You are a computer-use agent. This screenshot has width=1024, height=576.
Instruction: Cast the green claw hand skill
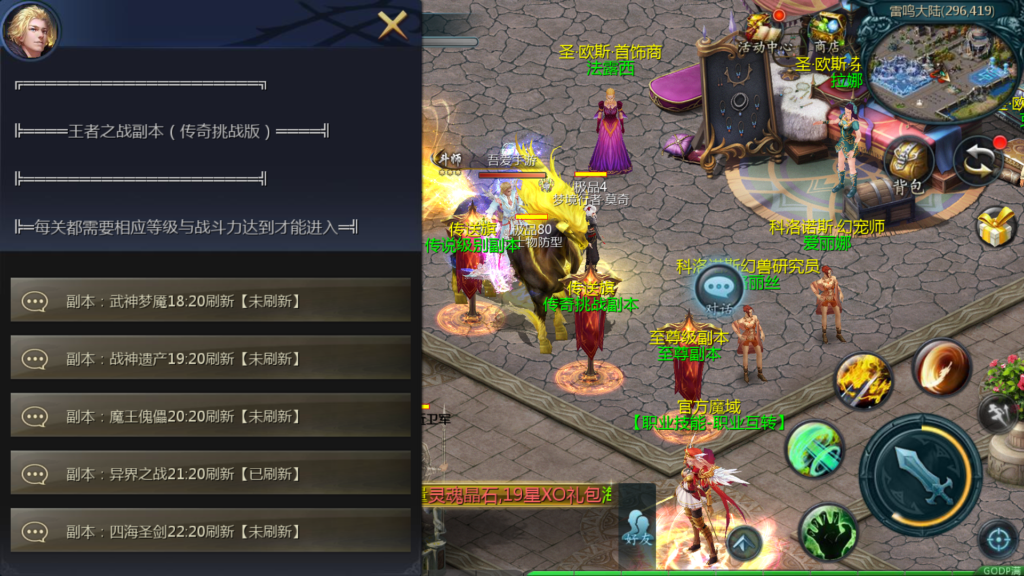(828, 531)
